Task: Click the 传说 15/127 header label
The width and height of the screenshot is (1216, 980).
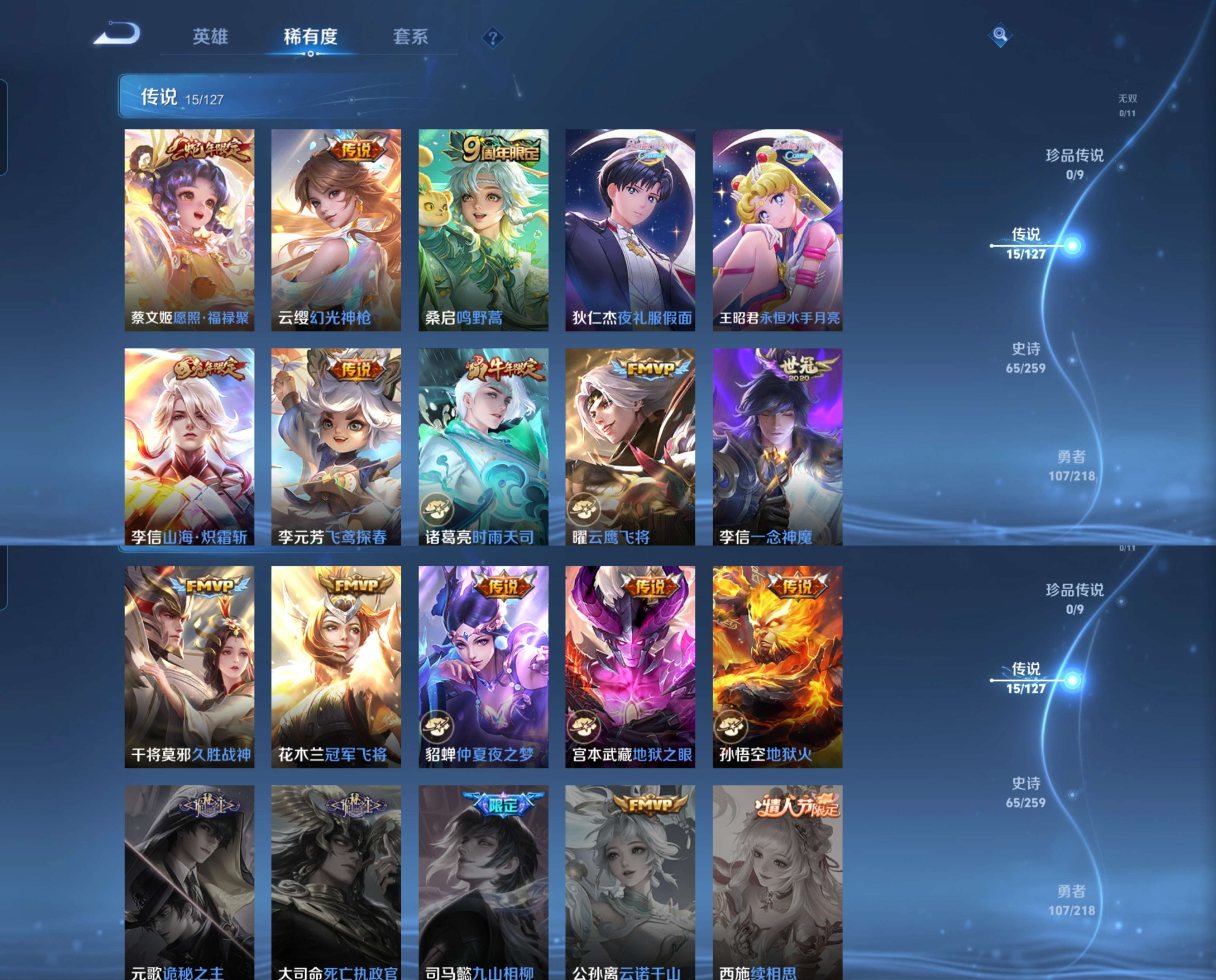Action: coord(181,98)
